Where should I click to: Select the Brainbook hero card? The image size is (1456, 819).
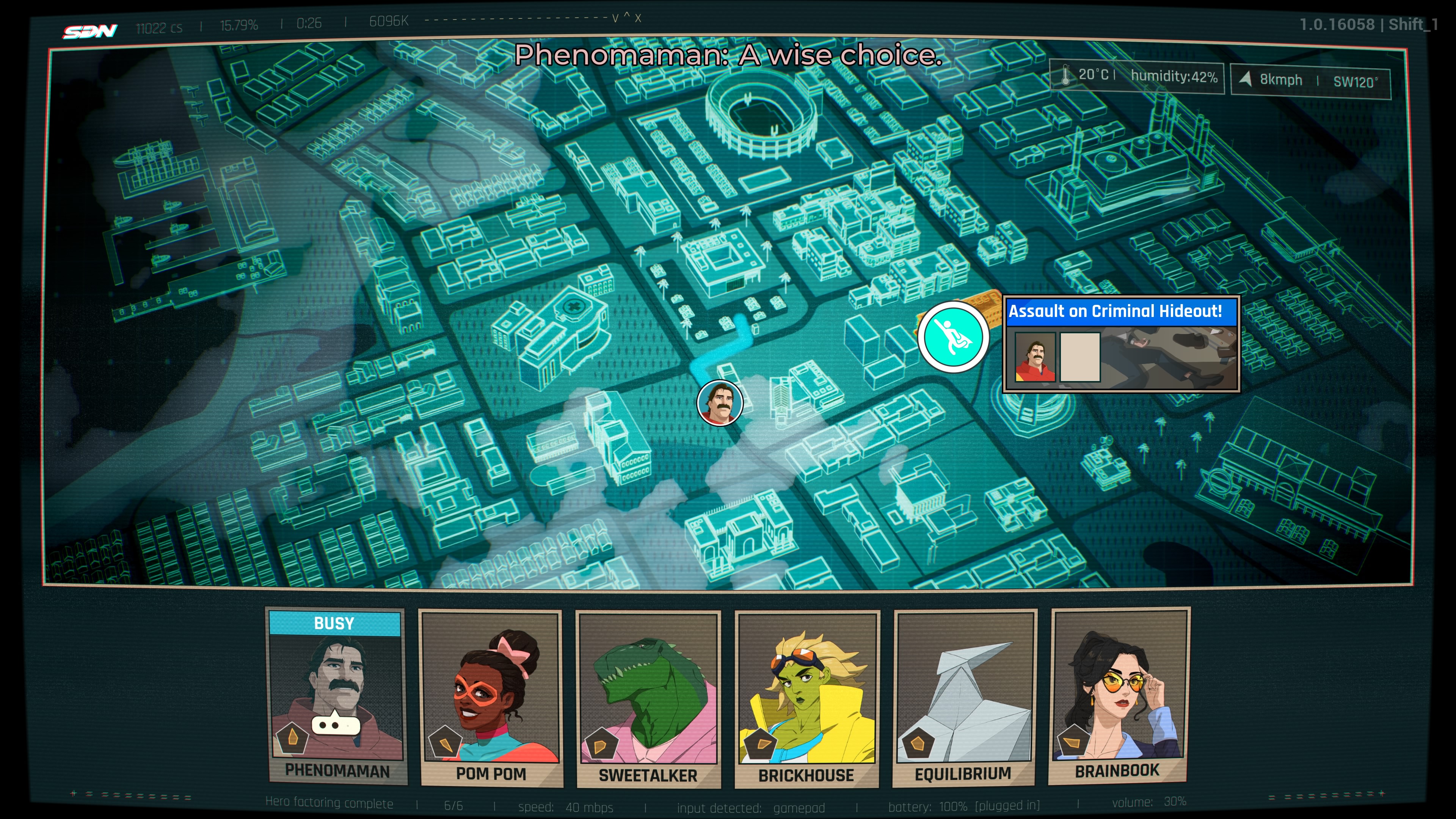1119,697
